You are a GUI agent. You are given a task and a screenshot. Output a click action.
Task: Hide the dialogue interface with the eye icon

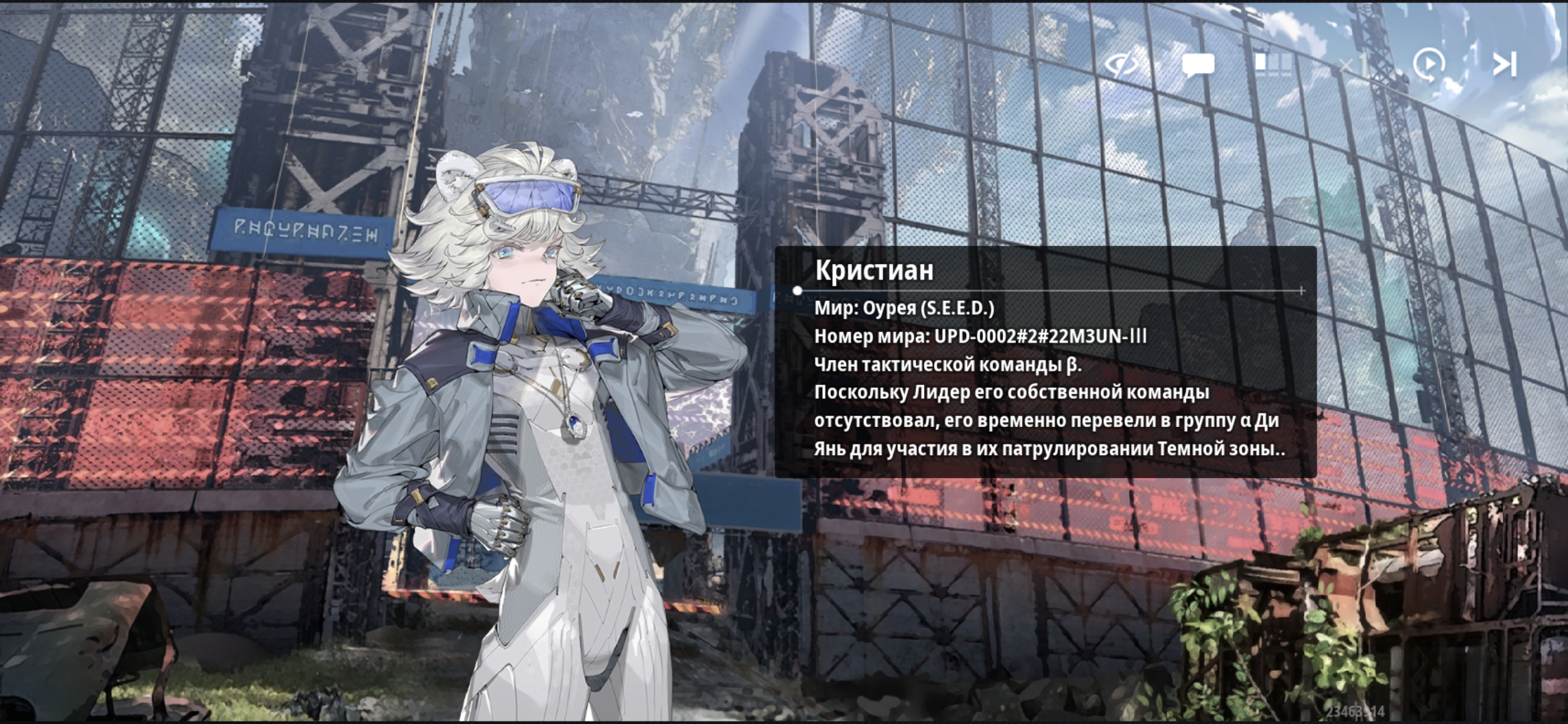tap(1122, 65)
